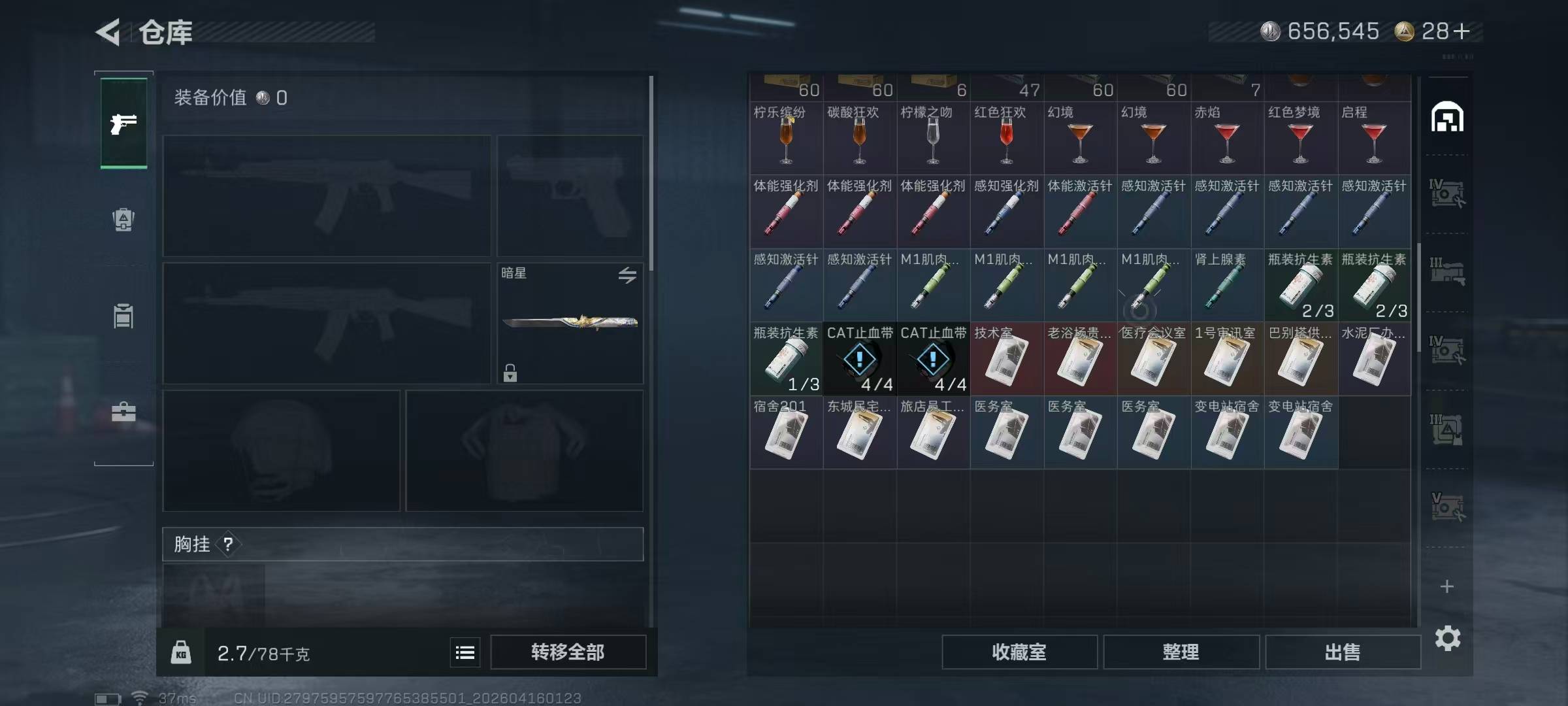
Task: Click the 转移全部 transfer all button
Action: (568, 652)
